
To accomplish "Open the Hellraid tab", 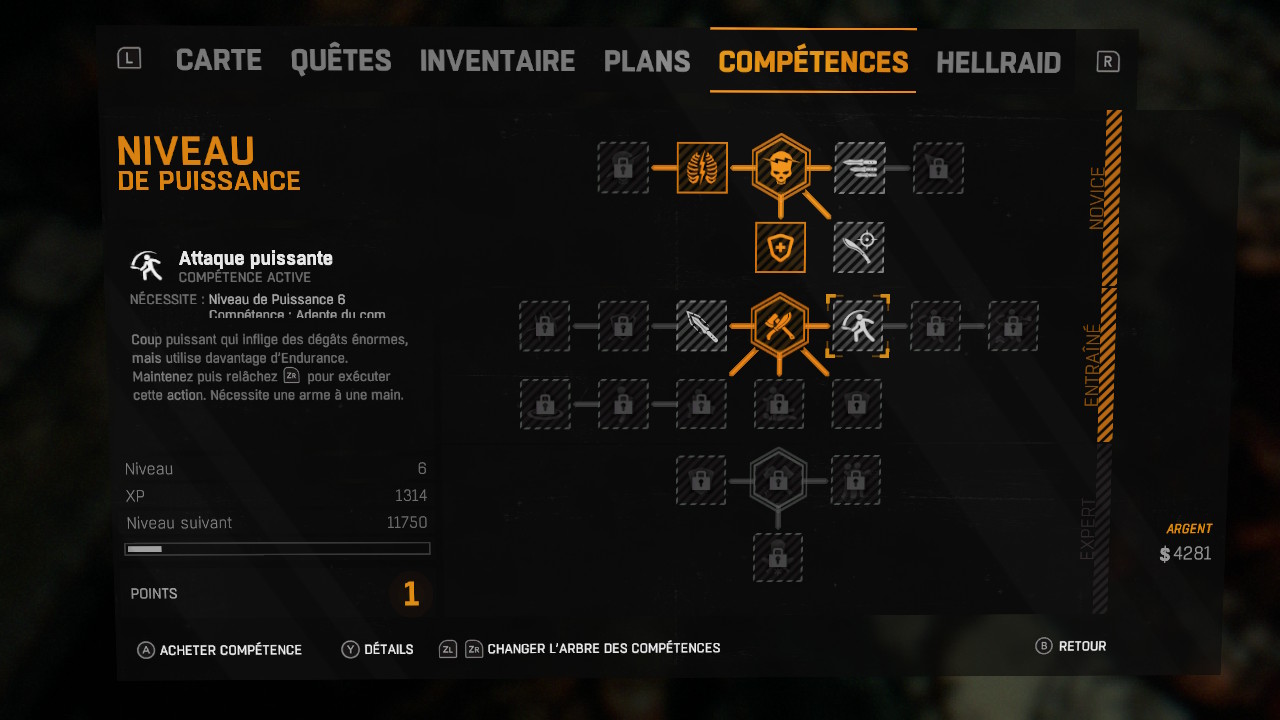I will click(998, 62).
